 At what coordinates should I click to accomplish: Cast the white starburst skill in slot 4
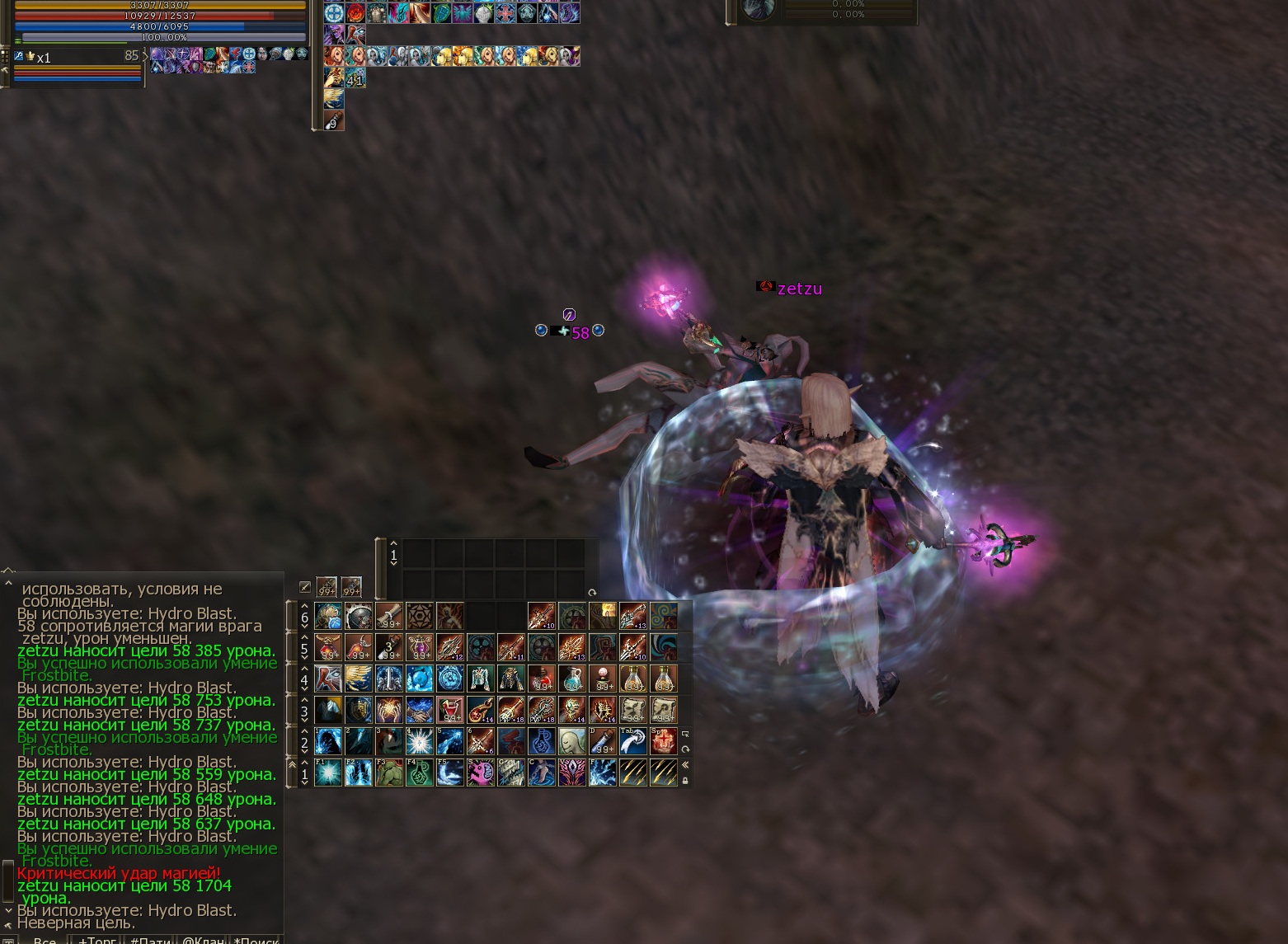[420, 741]
